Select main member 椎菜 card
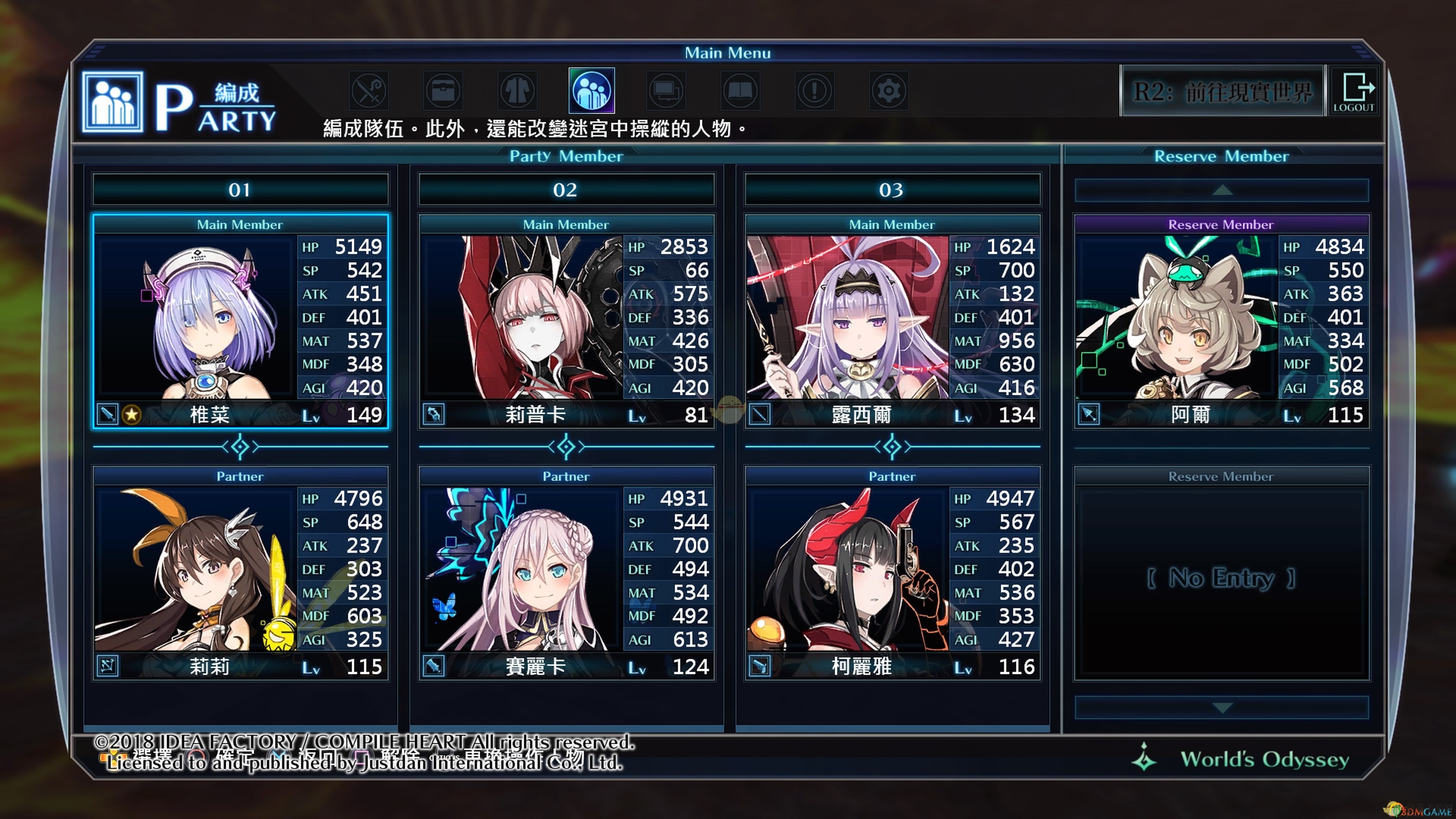 240,321
